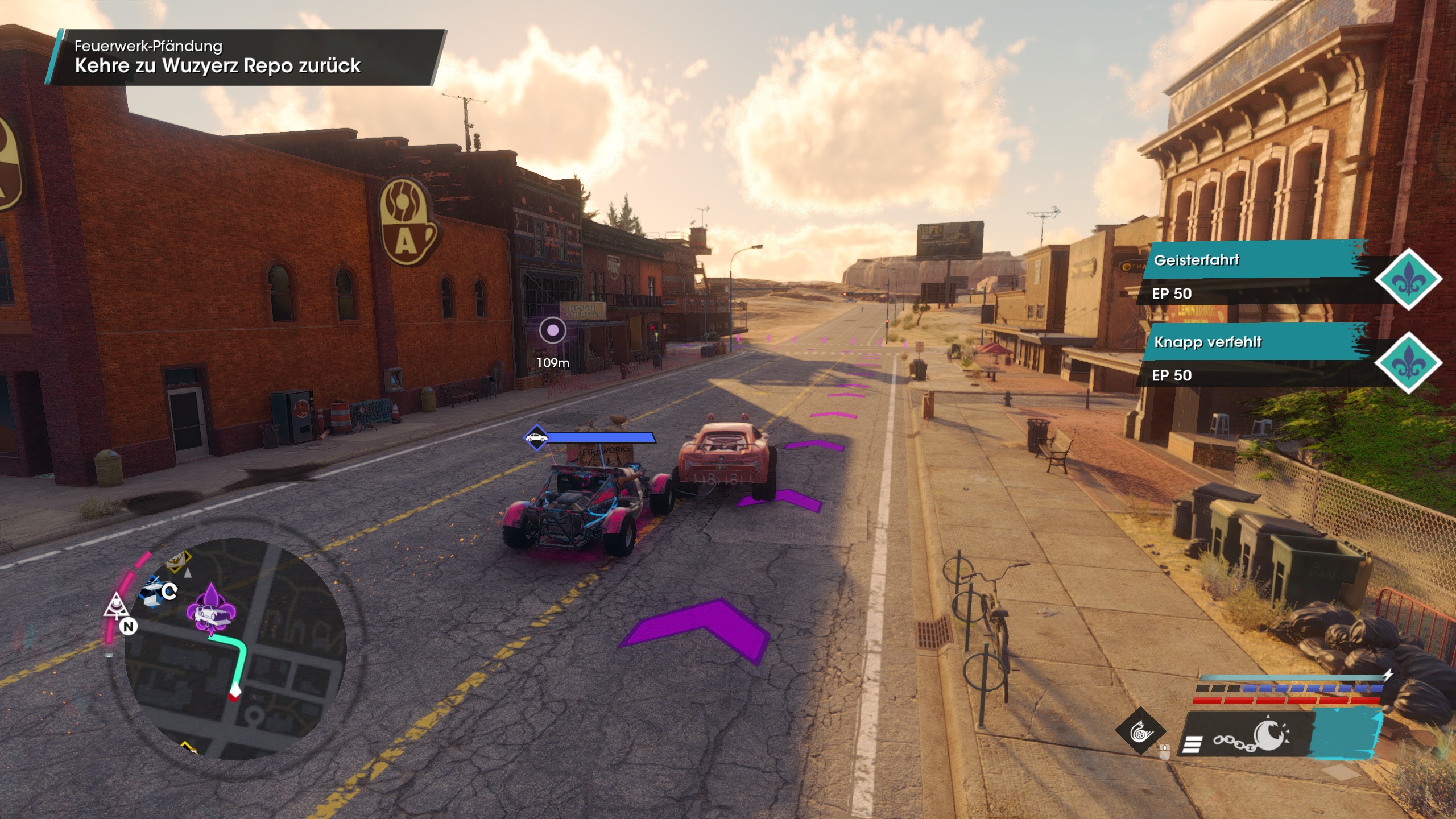Click the 109m waypoint marker

click(552, 330)
